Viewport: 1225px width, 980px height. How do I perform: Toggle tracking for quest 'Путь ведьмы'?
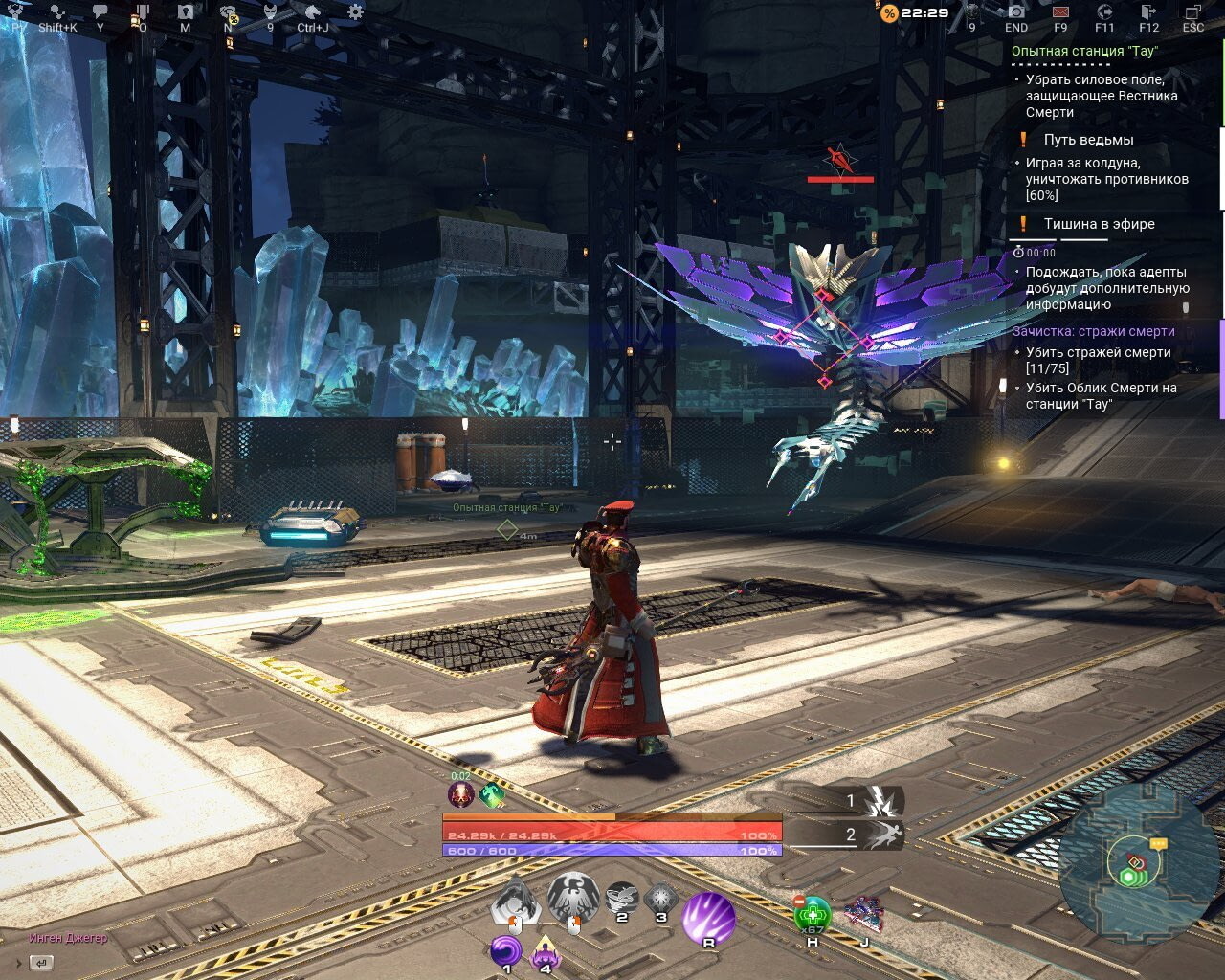point(1023,139)
